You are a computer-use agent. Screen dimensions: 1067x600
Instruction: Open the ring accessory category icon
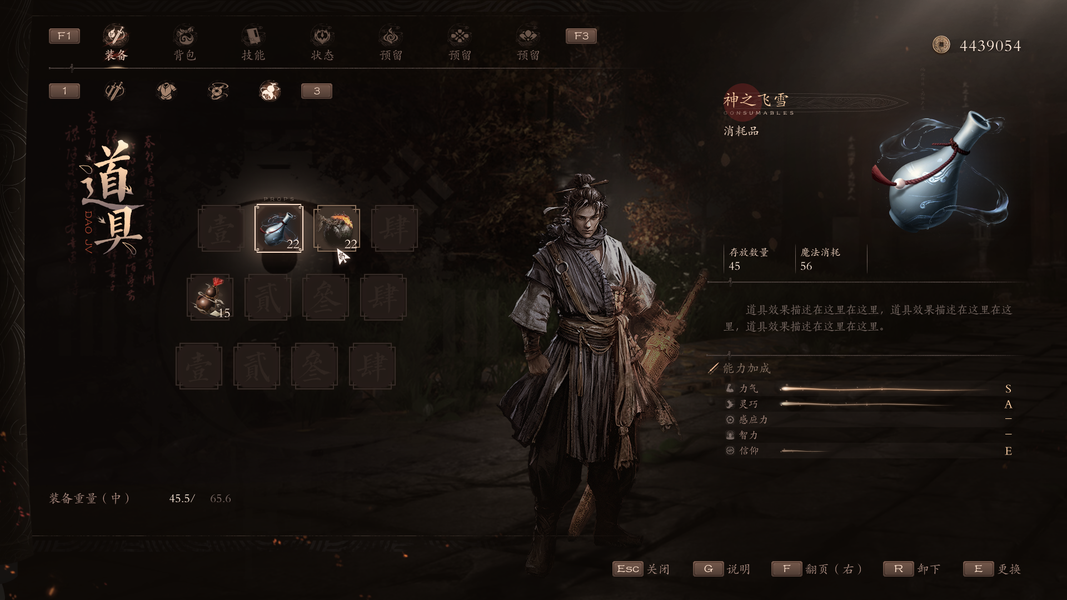click(218, 91)
